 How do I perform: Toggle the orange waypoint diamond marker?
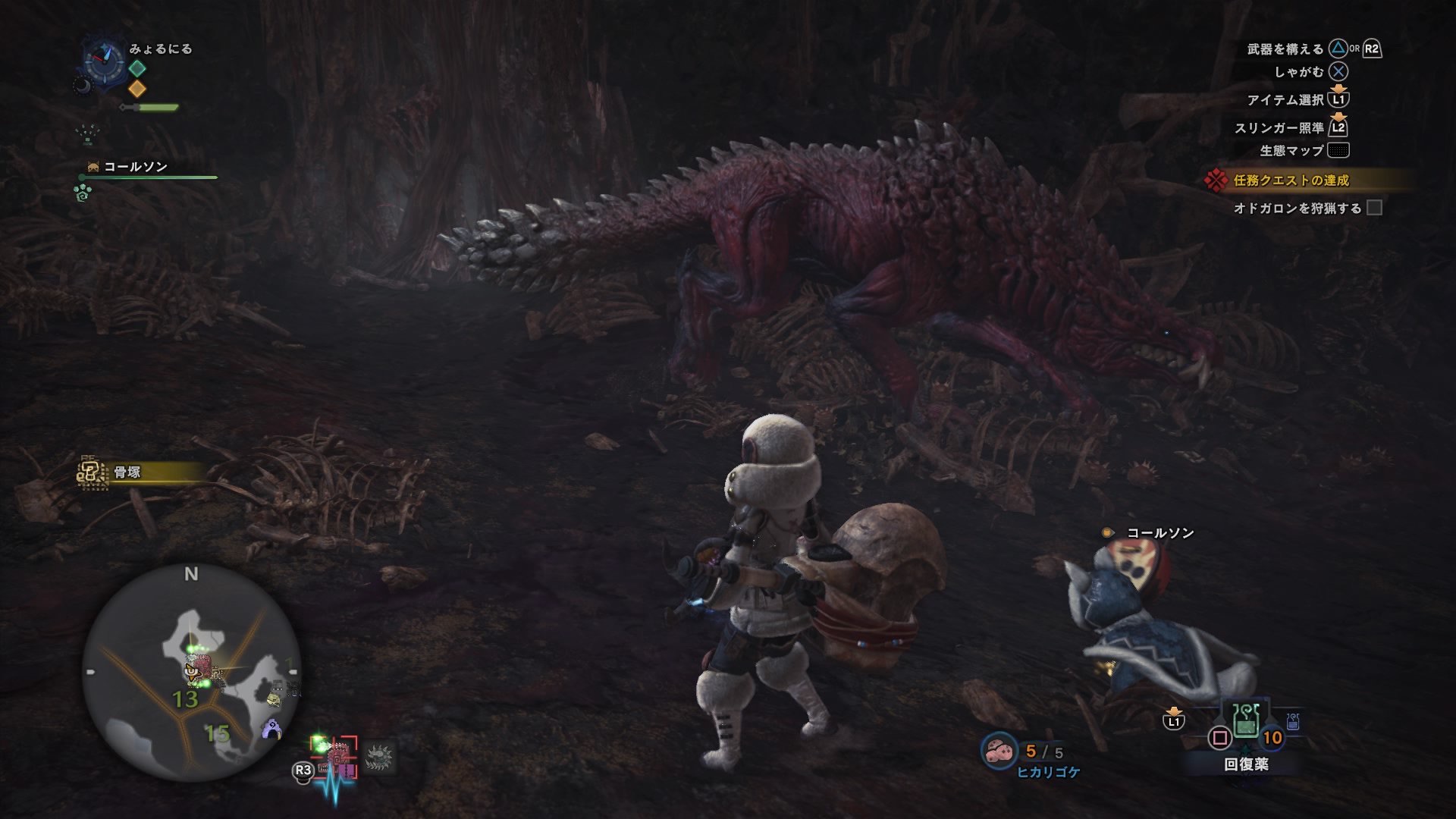(137, 89)
